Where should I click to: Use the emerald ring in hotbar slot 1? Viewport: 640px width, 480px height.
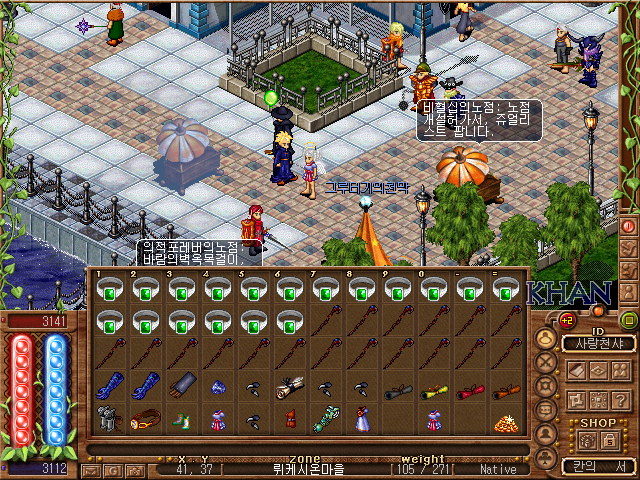click(x=111, y=290)
